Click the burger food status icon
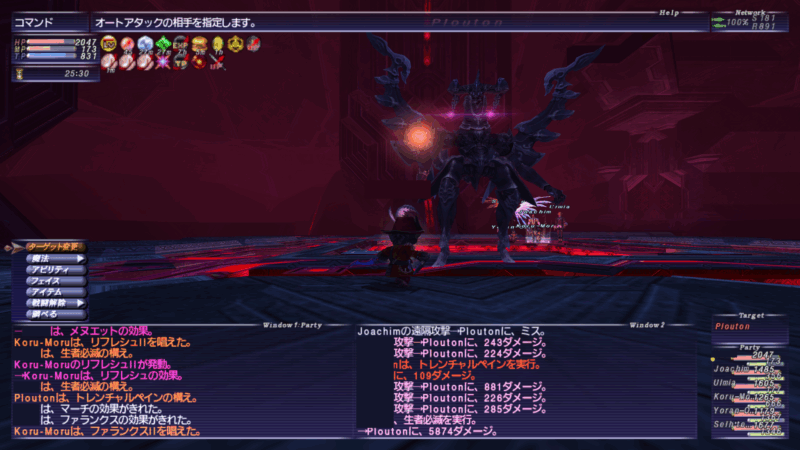800x450 pixels. pyautogui.click(x=200, y=43)
